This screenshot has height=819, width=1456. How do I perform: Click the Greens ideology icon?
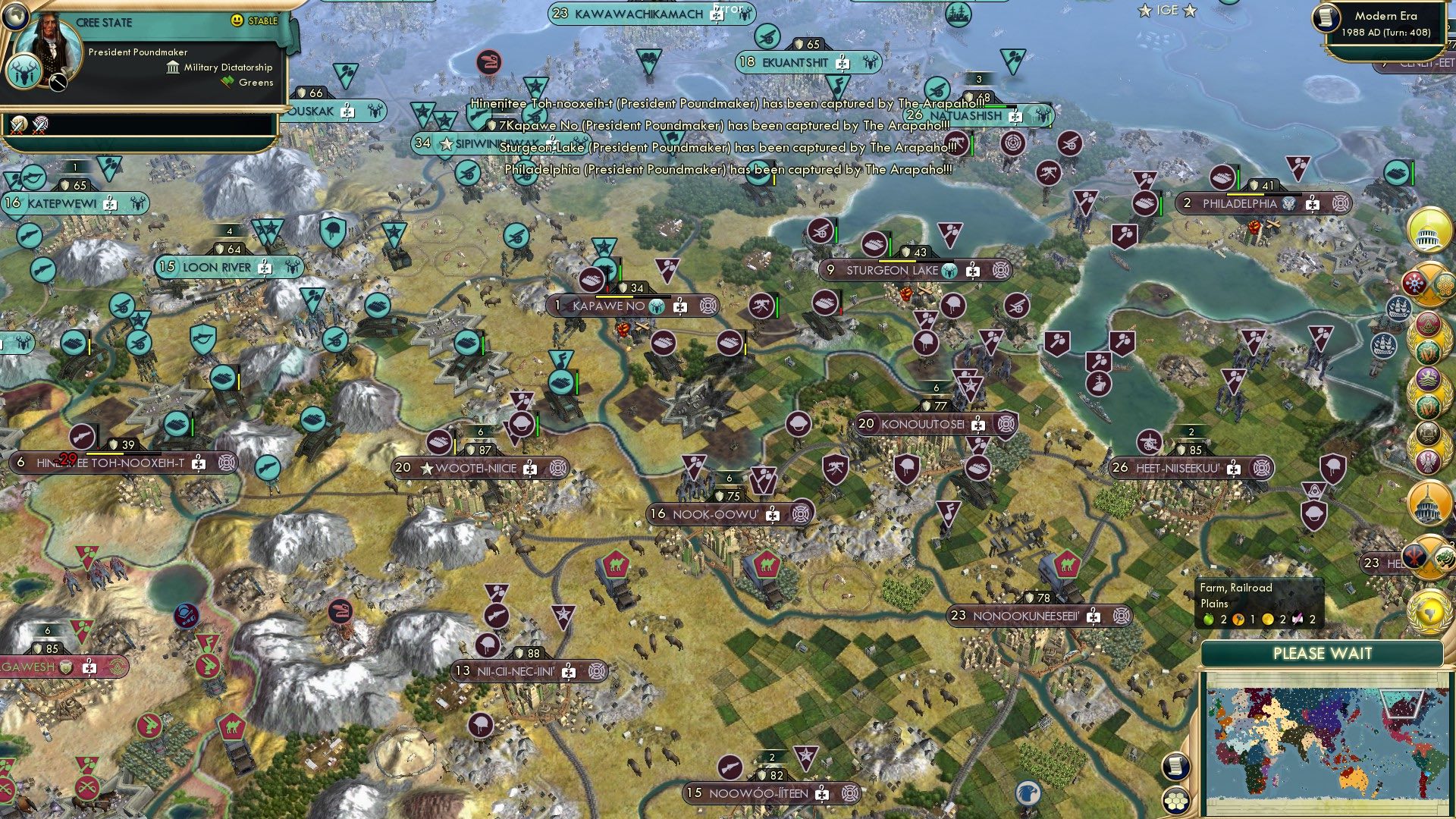click(227, 82)
